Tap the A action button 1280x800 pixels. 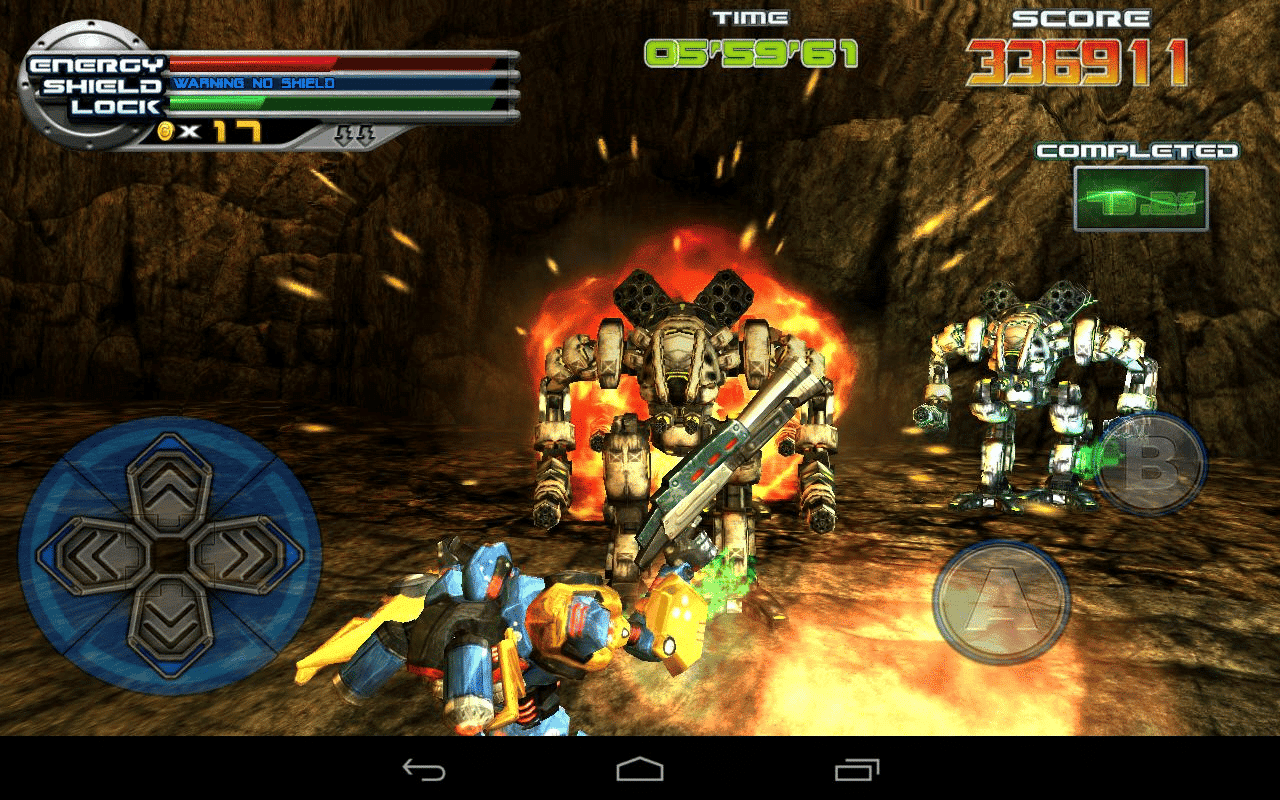[1001, 603]
